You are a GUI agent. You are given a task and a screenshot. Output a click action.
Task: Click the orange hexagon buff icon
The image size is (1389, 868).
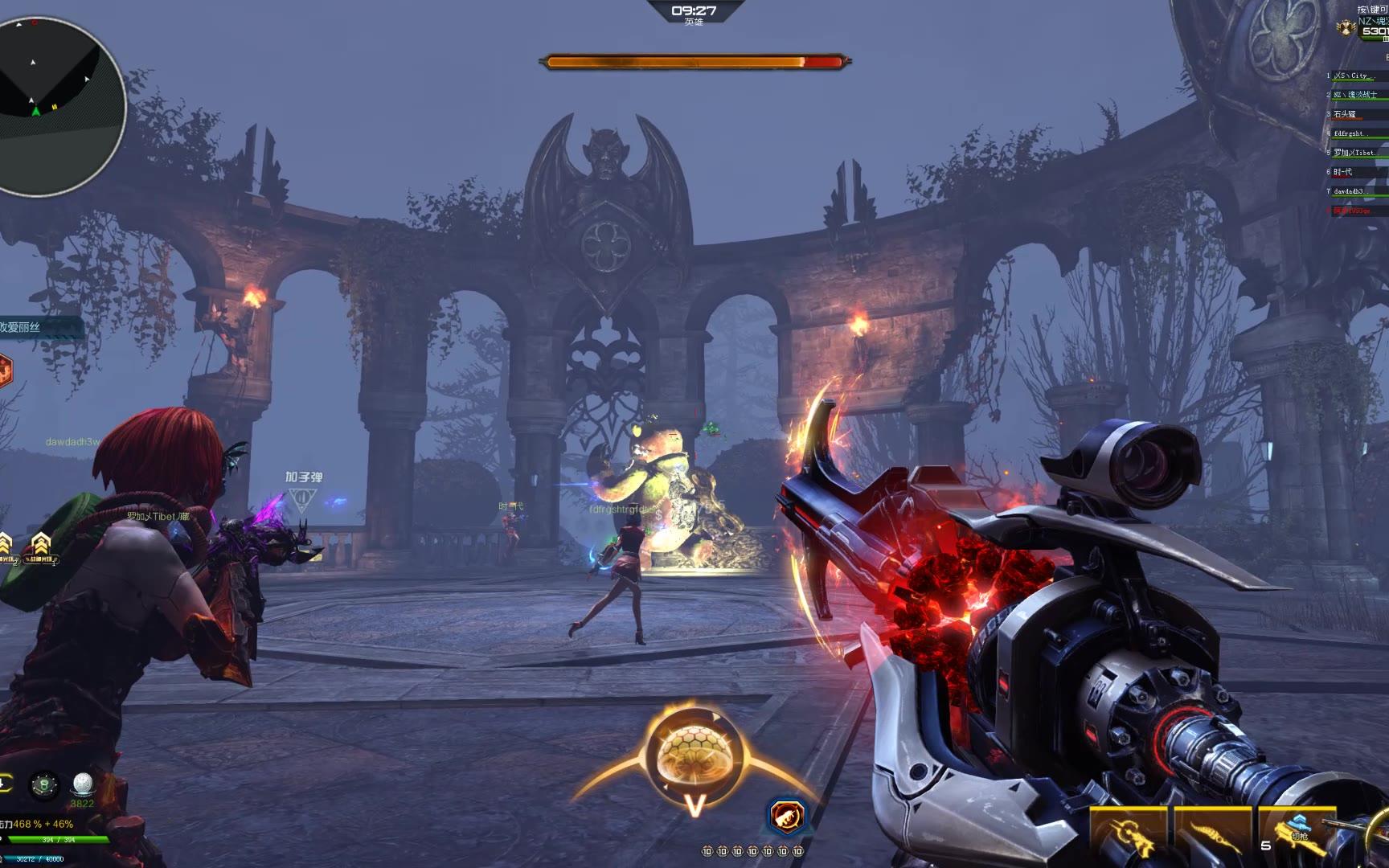click(x=3, y=371)
